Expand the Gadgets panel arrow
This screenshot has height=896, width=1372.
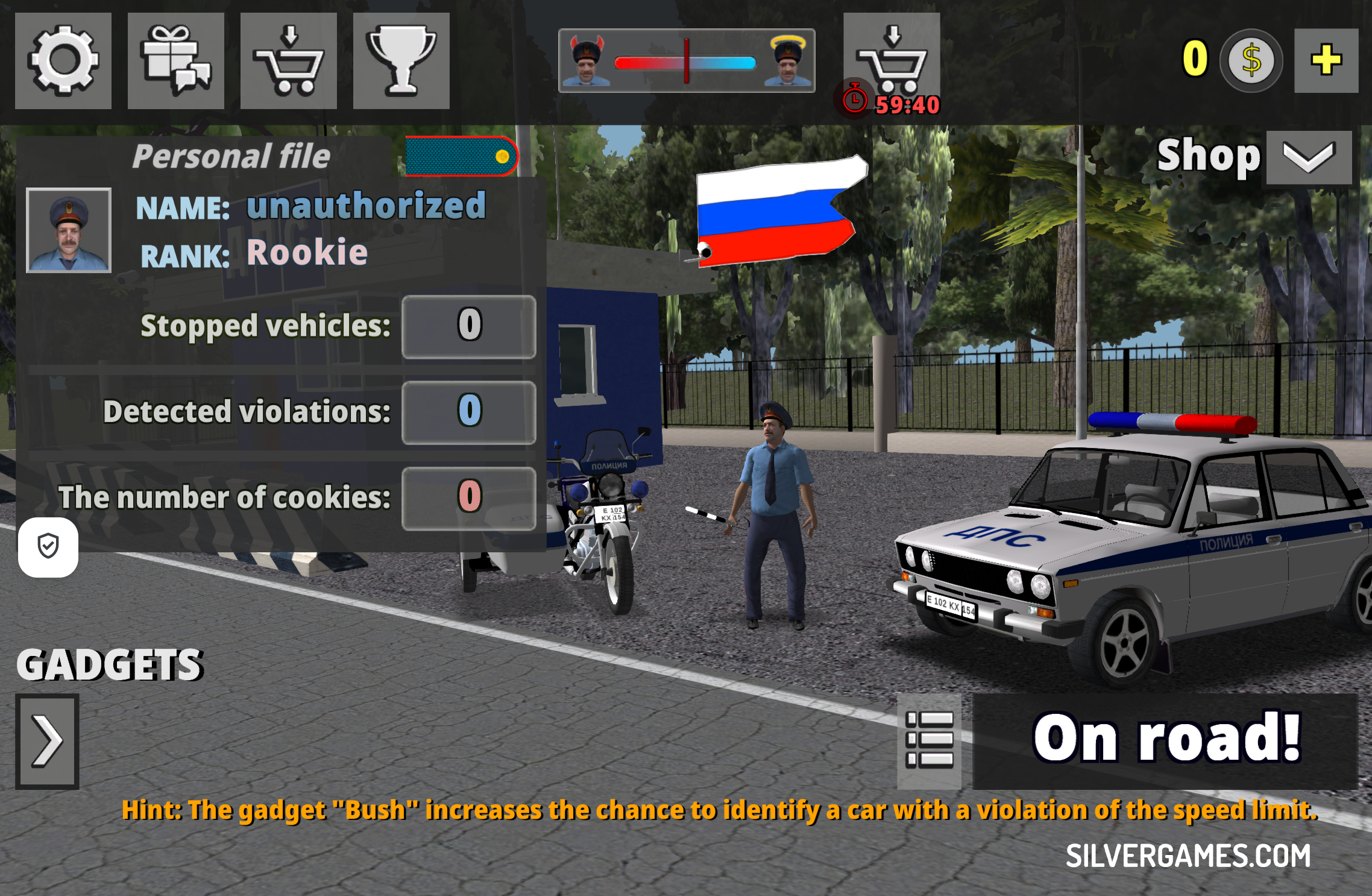(47, 741)
